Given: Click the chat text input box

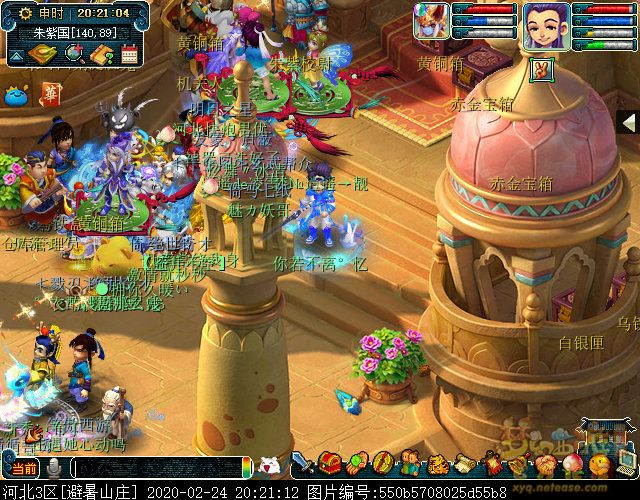Looking at the screenshot, I should pos(160,468).
